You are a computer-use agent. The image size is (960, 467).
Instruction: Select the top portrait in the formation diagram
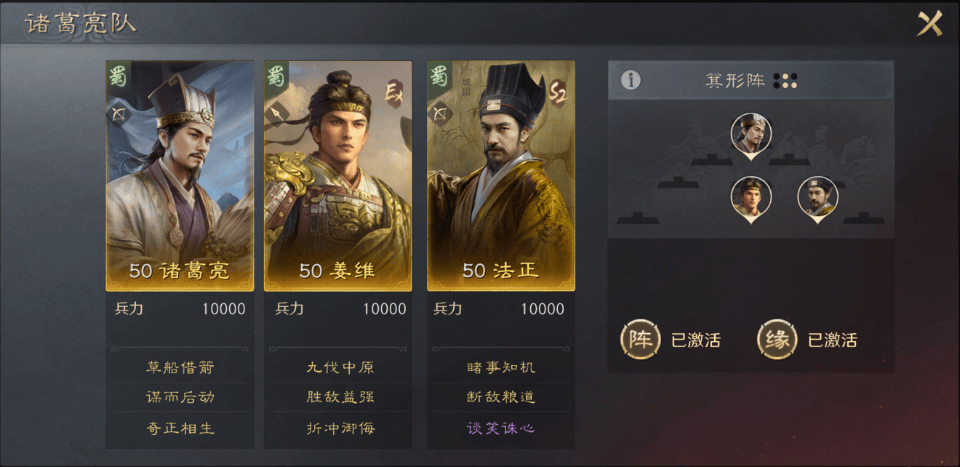pos(750,133)
